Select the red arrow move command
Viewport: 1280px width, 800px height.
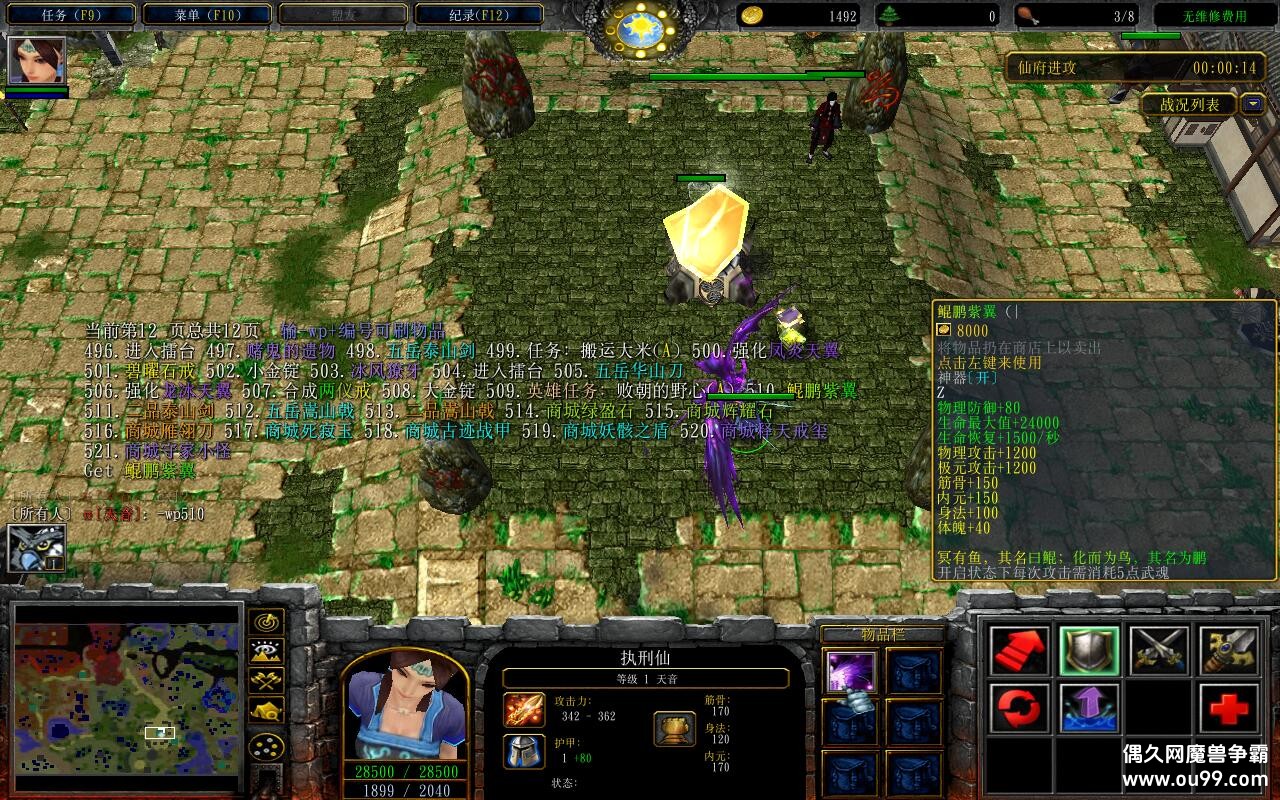1020,651
